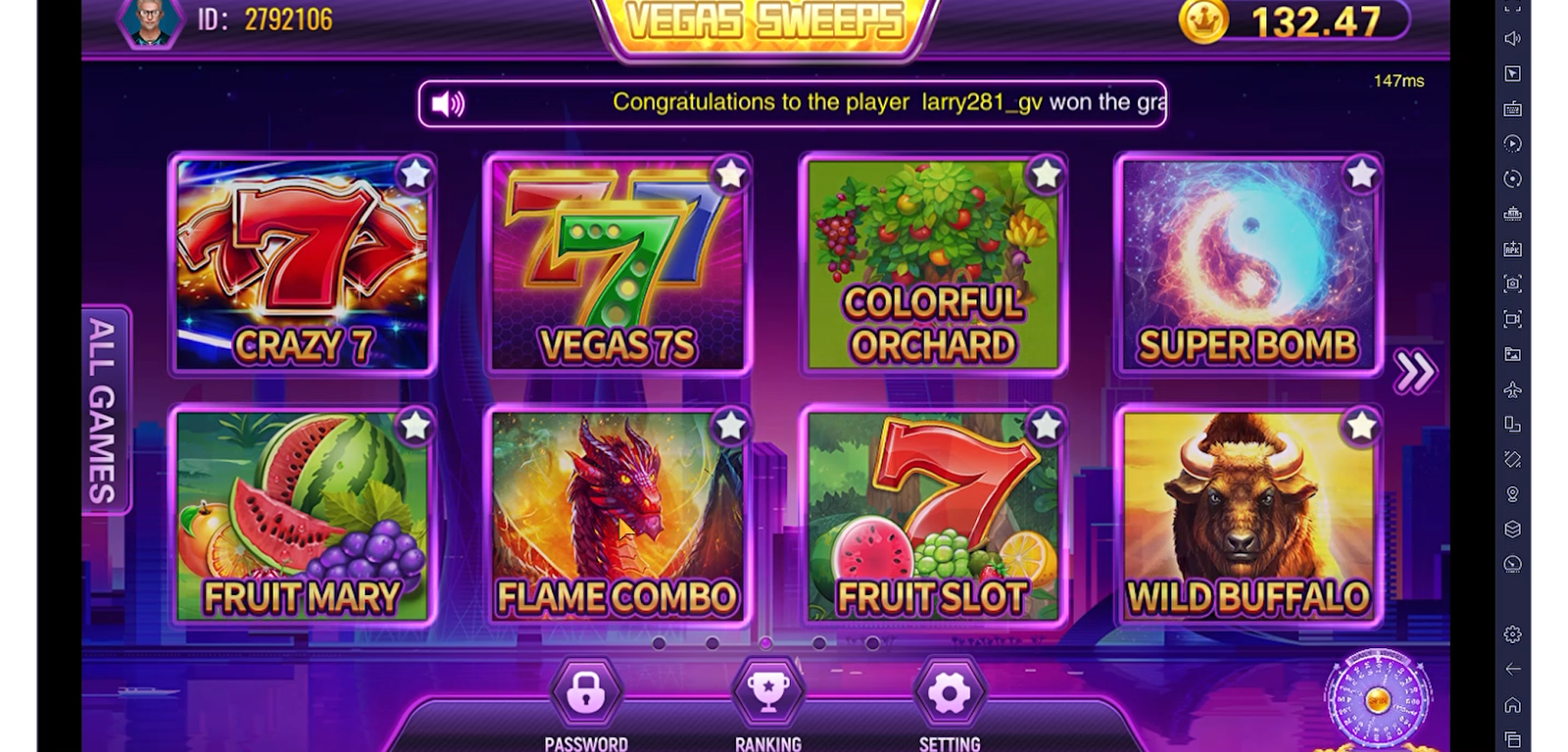Favorite Crazy 7 with its star icon
The width and height of the screenshot is (1568, 752).
[x=416, y=175]
